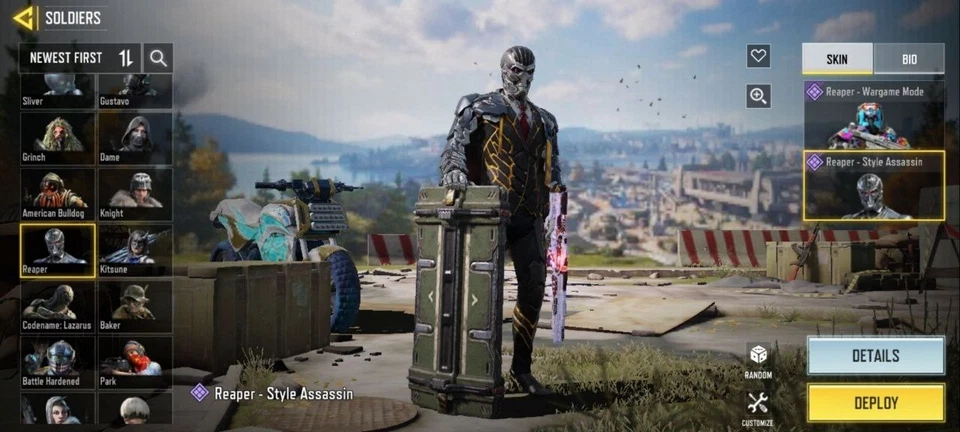Choose the Kitsune soldier
Screen dimensions: 960x432
click(134, 250)
